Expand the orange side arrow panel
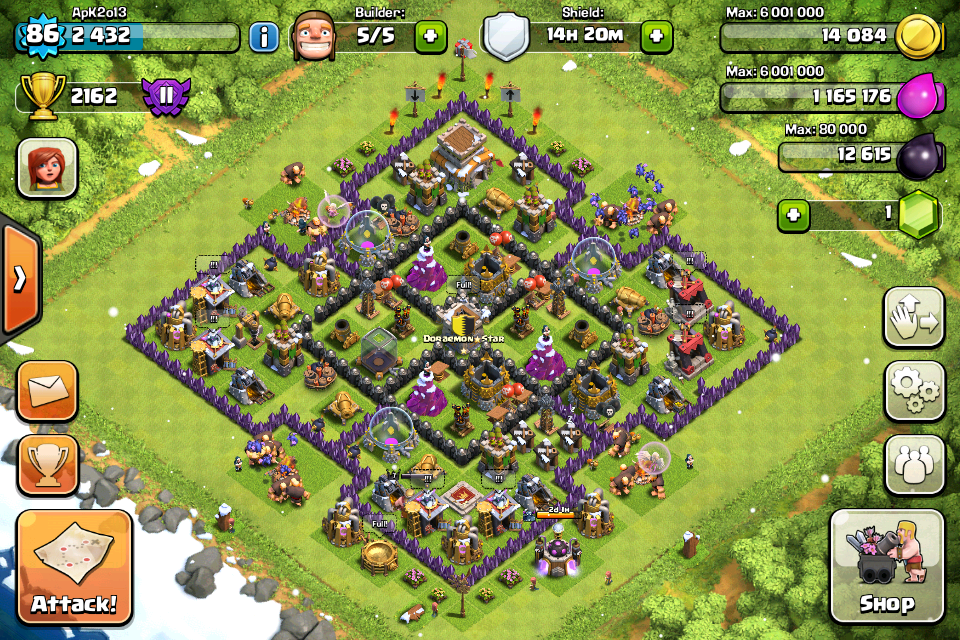Screen dimensions: 960x640 pos(19,278)
